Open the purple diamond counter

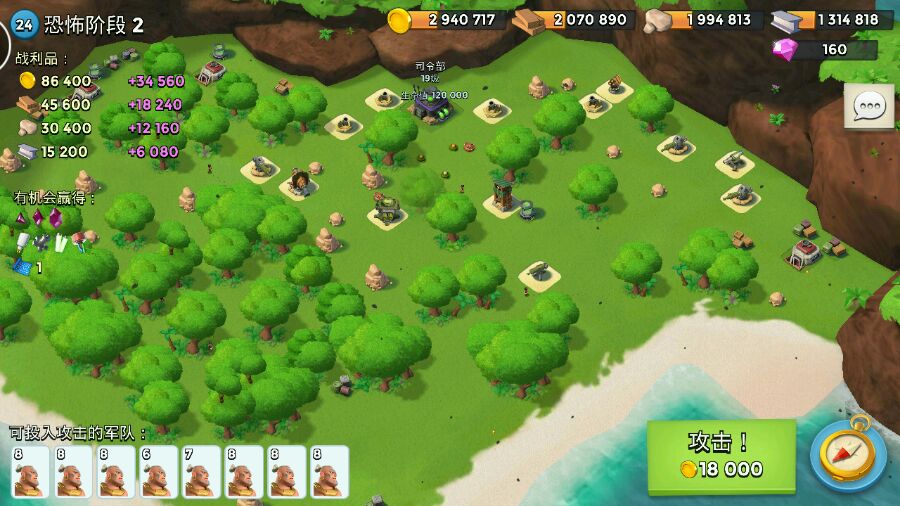pyautogui.click(x=825, y=49)
